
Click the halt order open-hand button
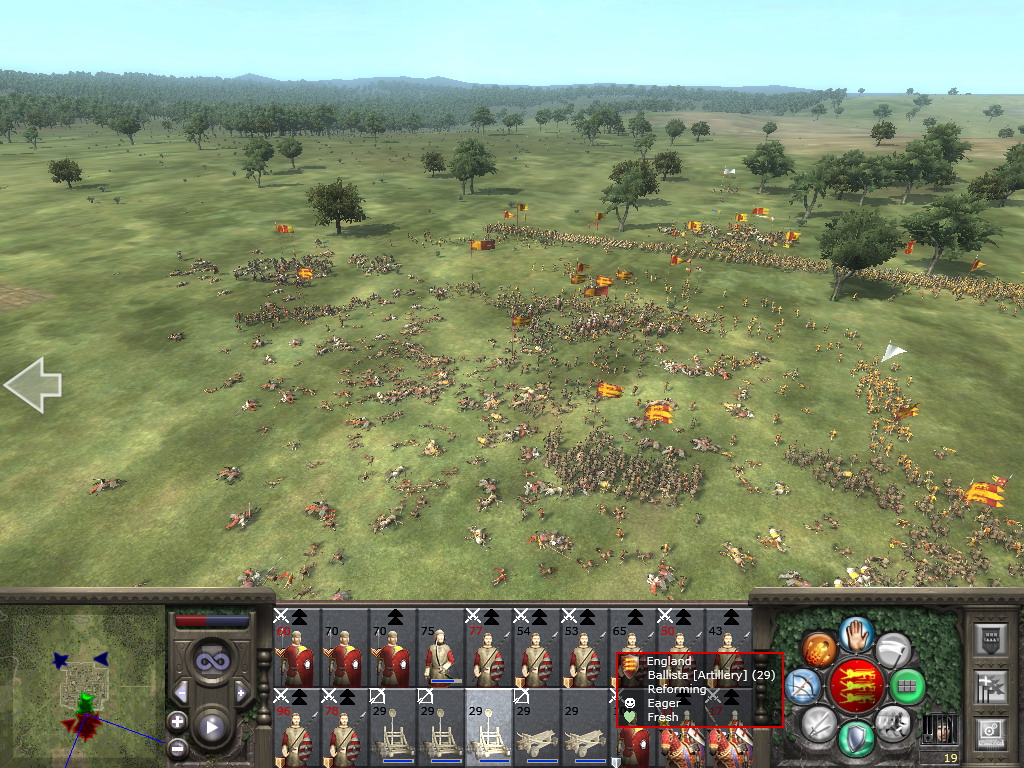pos(857,634)
